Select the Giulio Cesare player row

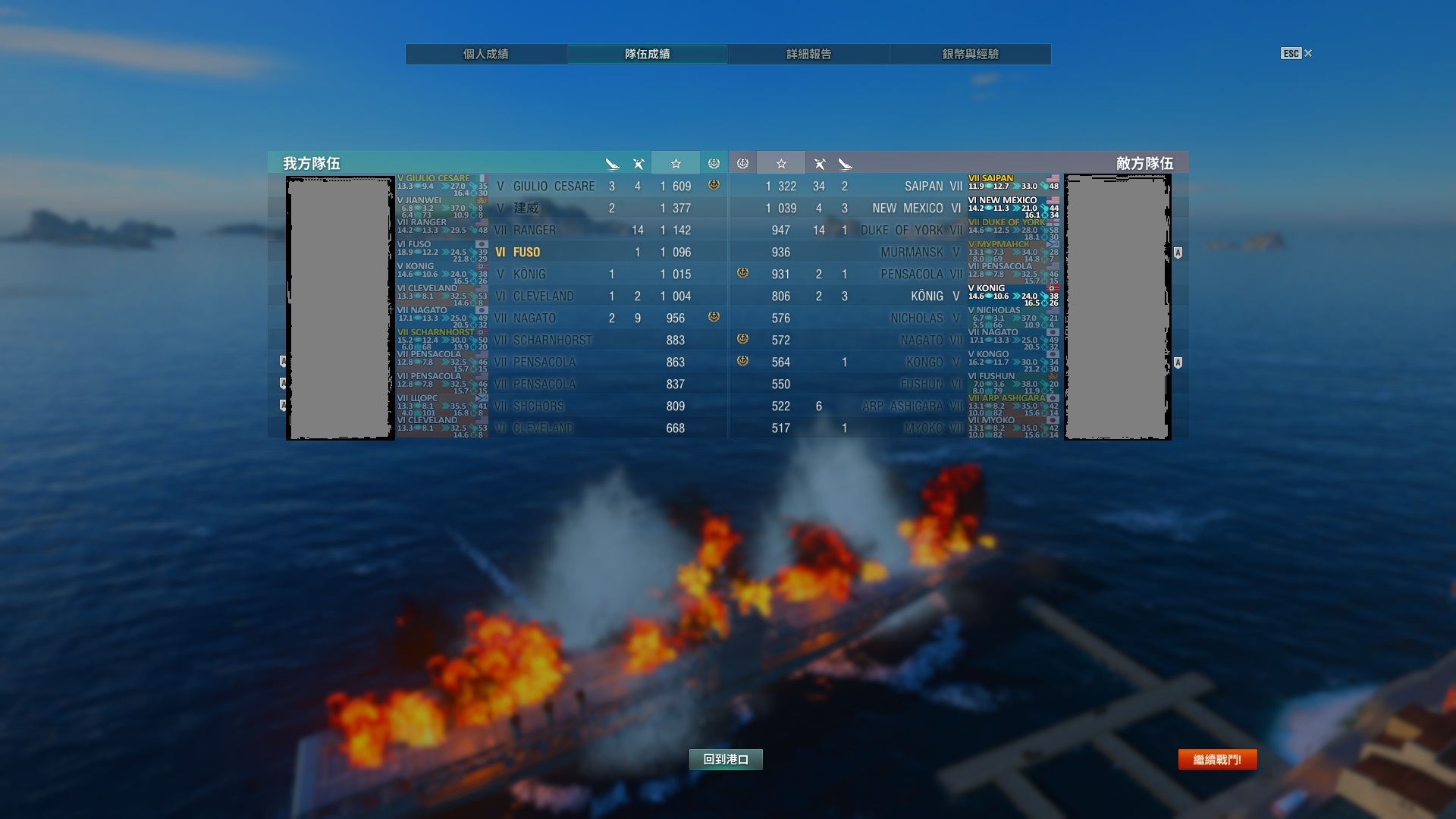[554, 187]
